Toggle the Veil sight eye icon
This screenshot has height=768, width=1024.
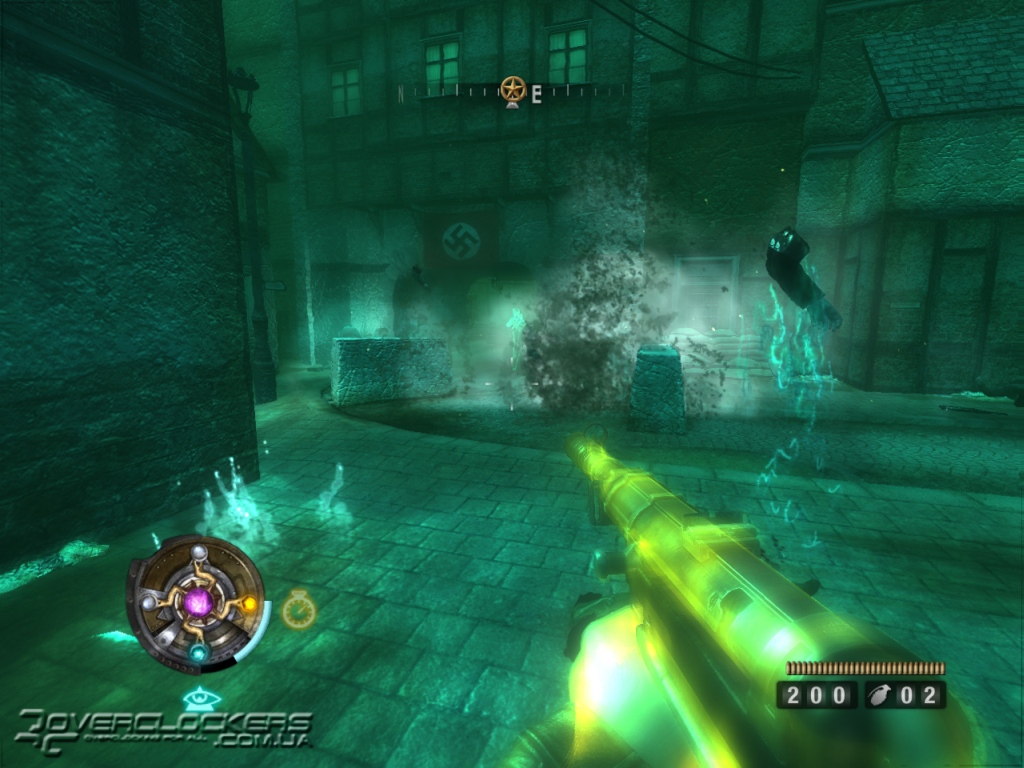tap(197, 699)
